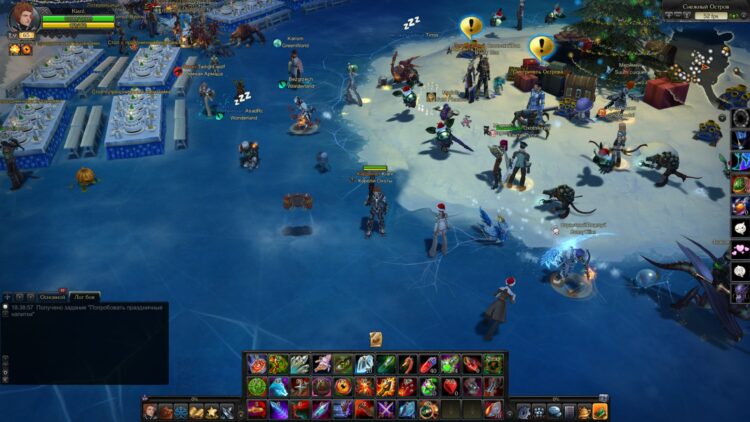Select the white skull side-panel icon

pos(740,228)
